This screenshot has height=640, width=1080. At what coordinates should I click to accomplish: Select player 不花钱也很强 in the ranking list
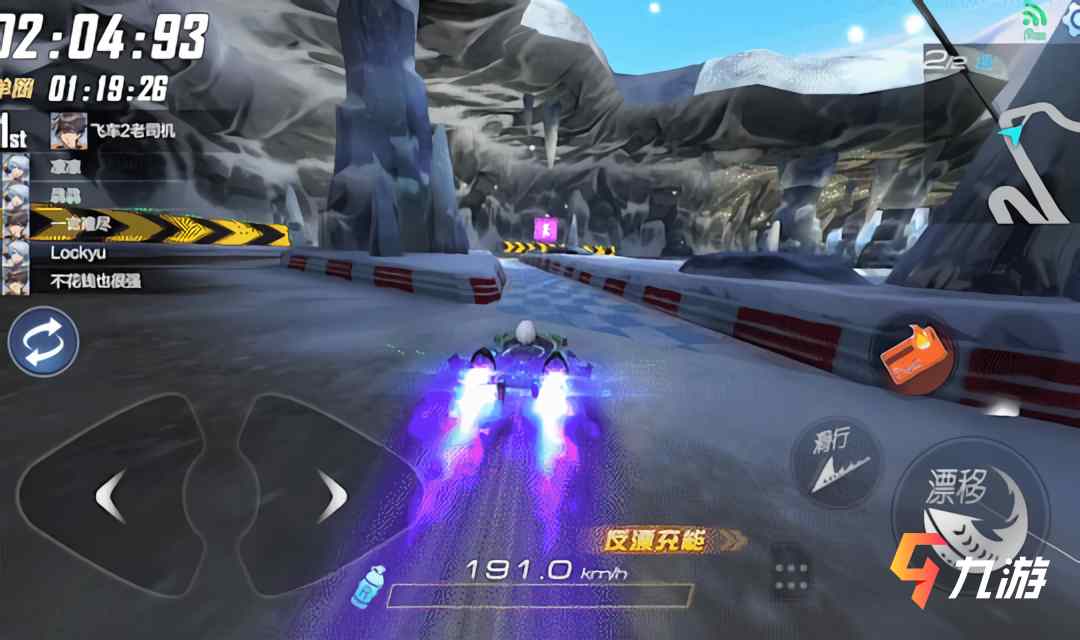pos(95,281)
